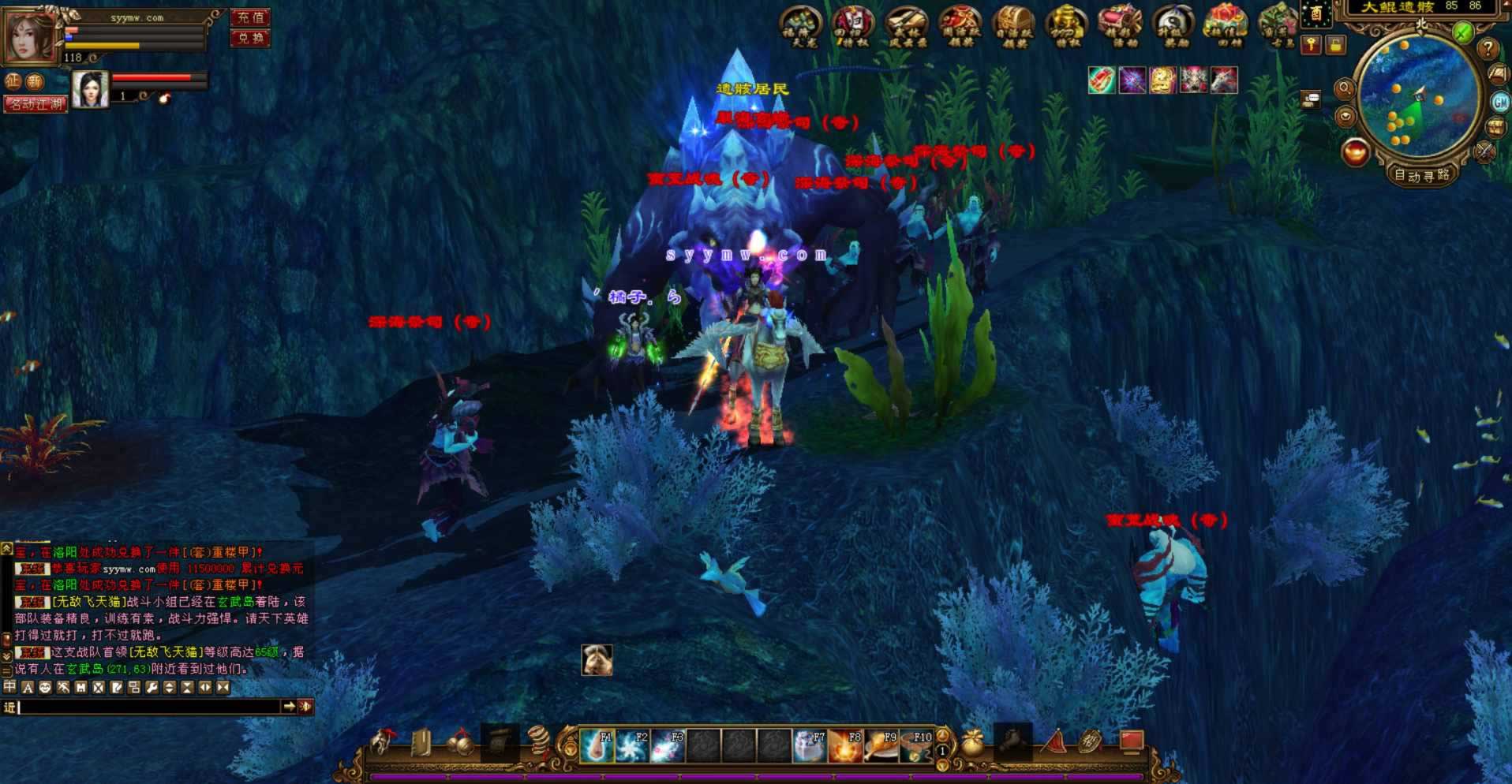Click the magnifier button beside minimap
This screenshot has height=784, width=1512.
coord(1345,89)
